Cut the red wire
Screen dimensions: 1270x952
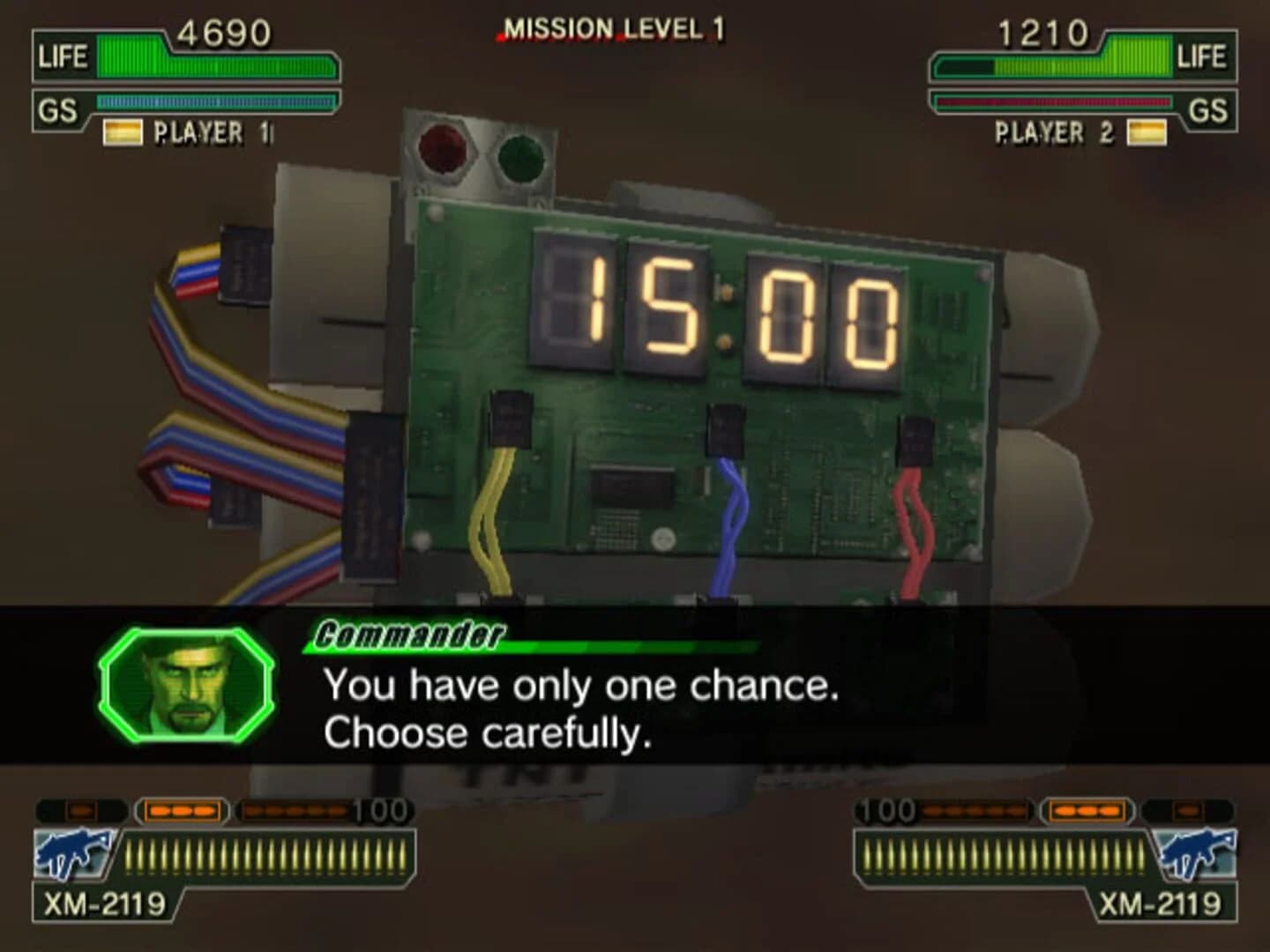(x=915, y=520)
